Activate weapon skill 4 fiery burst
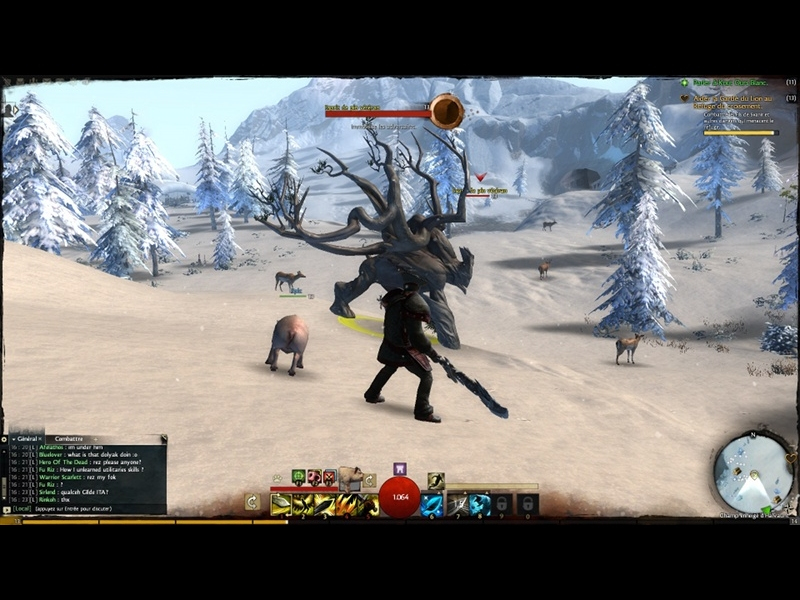 [x=347, y=505]
